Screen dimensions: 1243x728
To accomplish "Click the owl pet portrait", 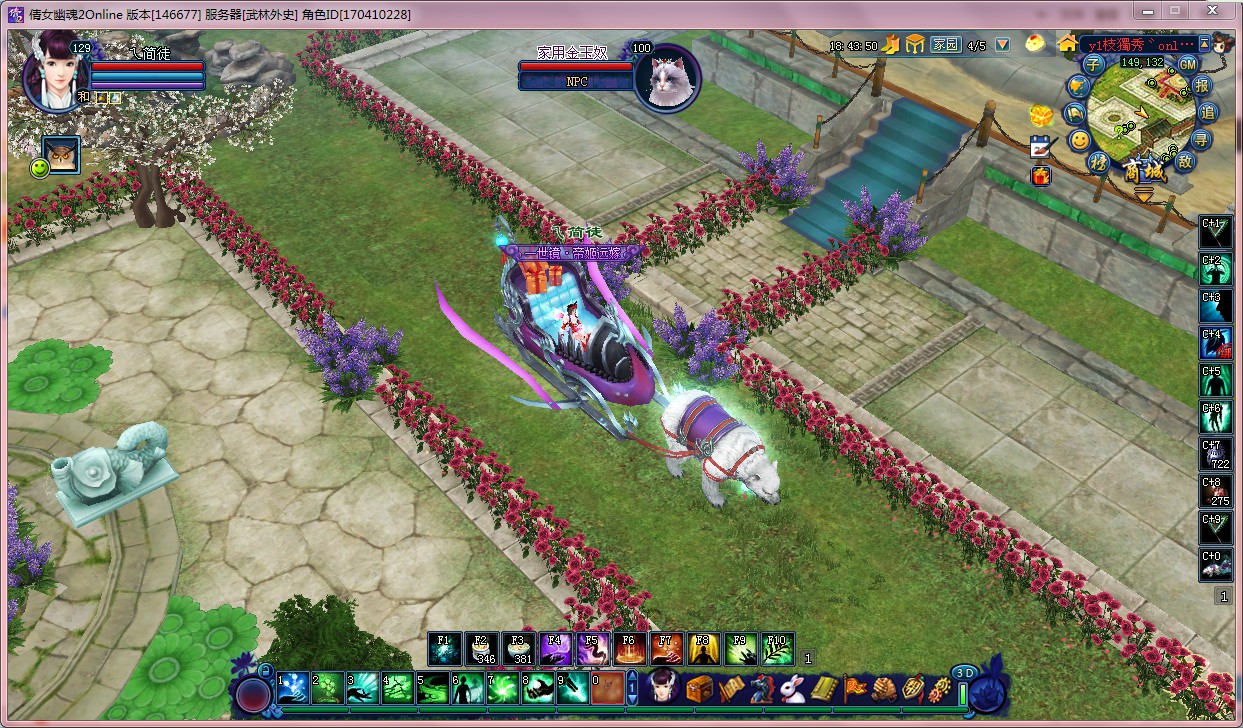I will click(x=62, y=155).
